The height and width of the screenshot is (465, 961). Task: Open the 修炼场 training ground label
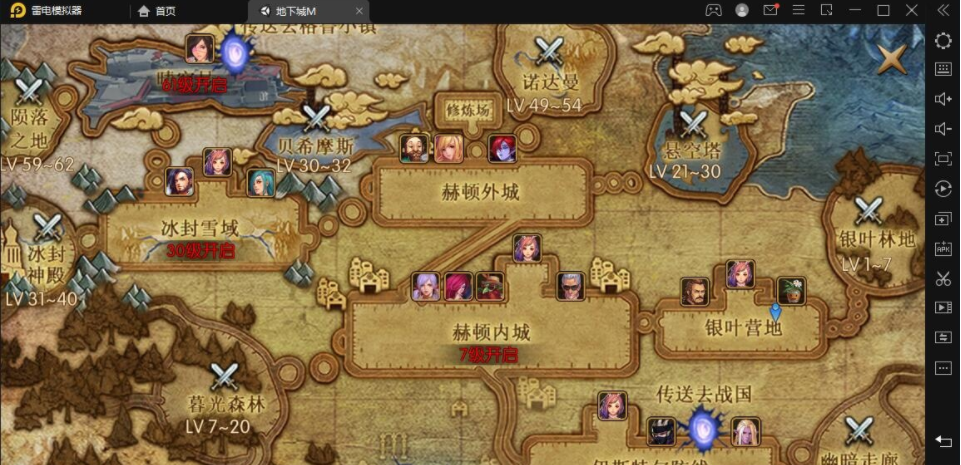point(468,111)
